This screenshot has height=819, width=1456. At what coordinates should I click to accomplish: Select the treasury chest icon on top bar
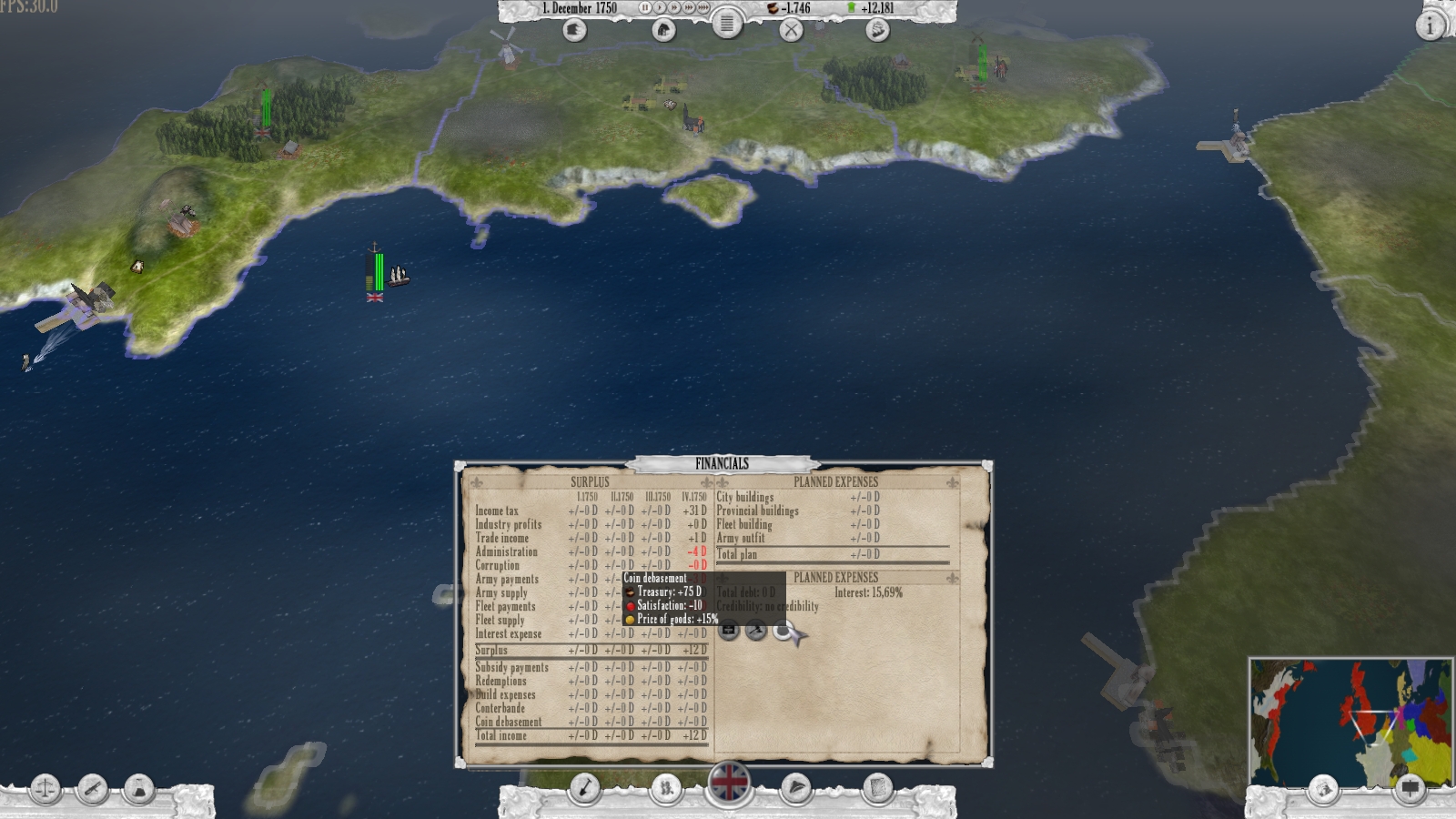tap(772, 10)
